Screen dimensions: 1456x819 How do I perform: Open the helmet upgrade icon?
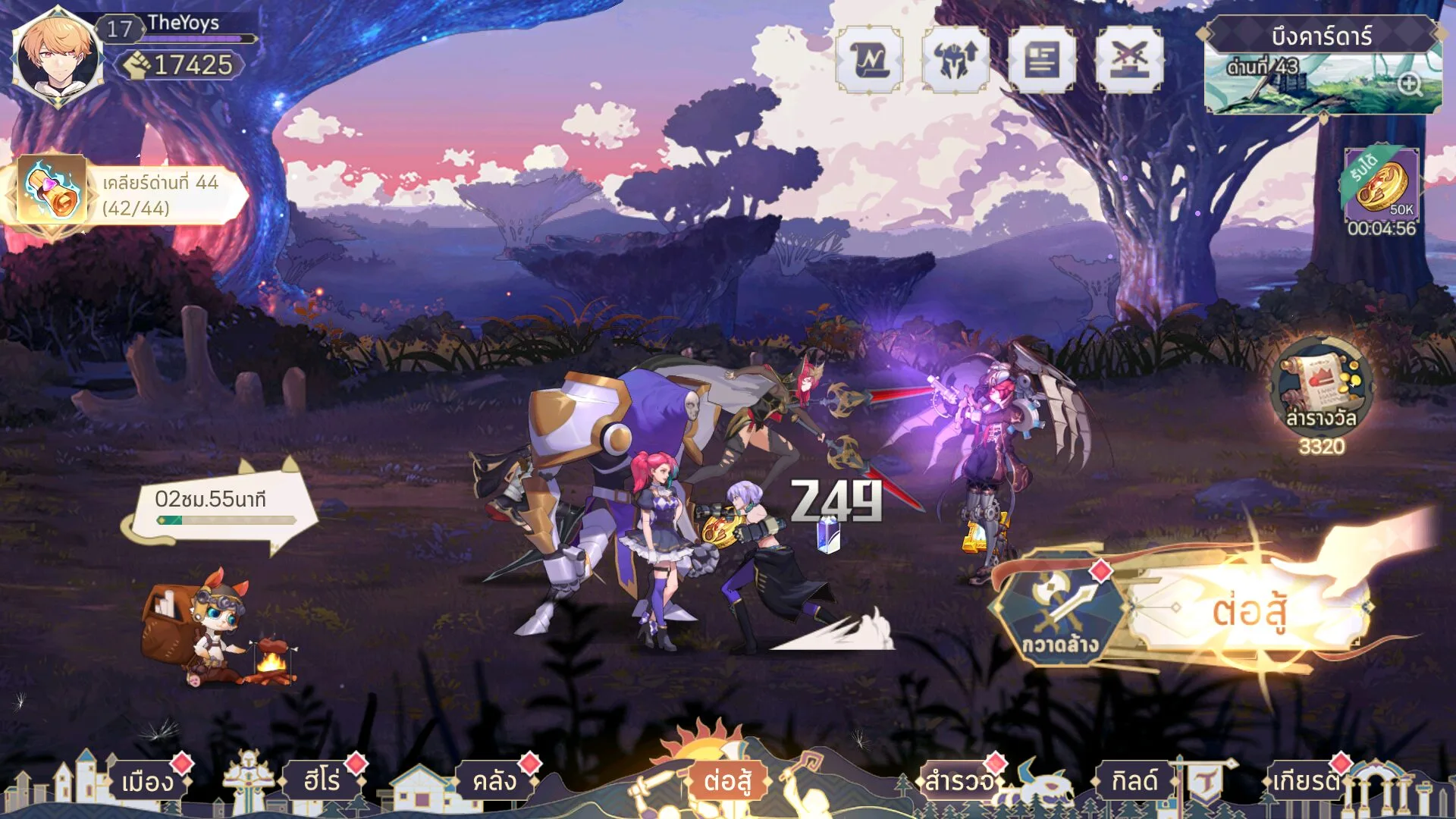(955, 60)
